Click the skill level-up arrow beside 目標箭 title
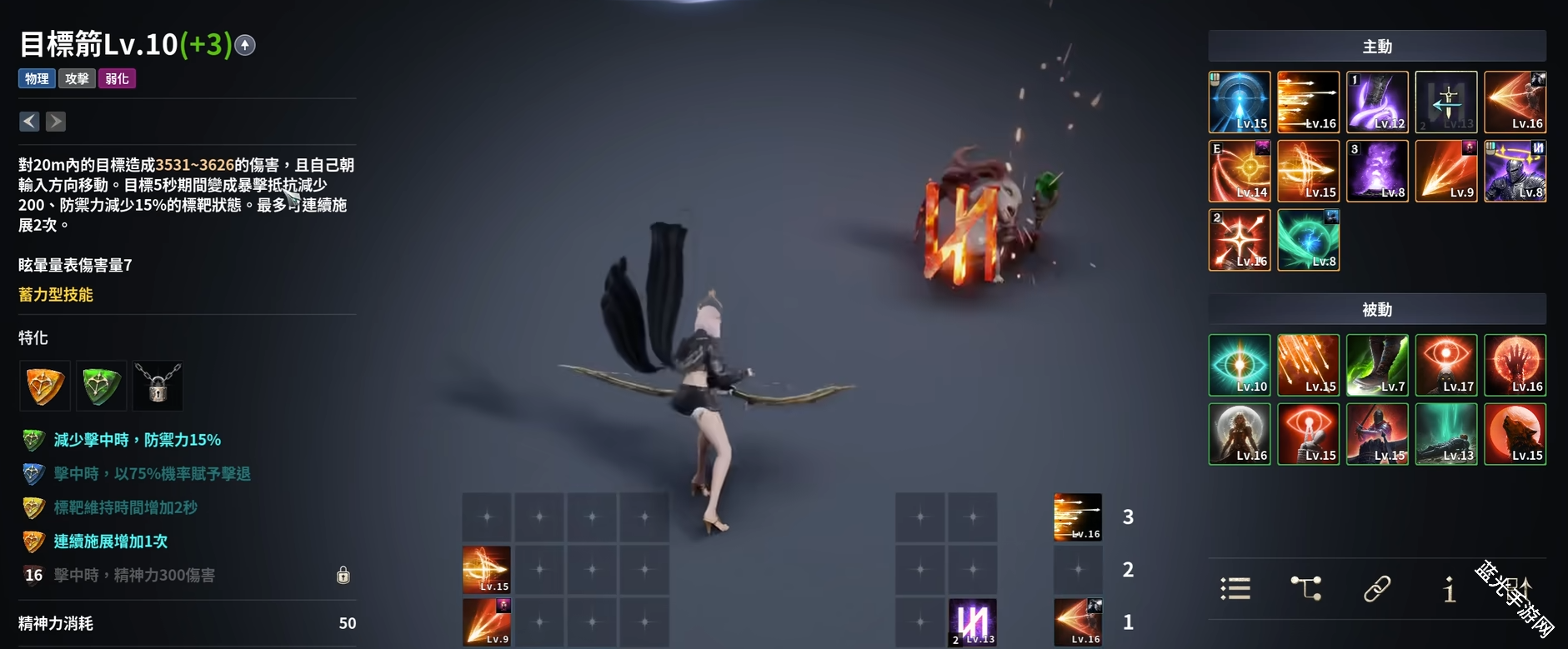Image resolution: width=1568 pixels, height=649 pixels. 245,45
